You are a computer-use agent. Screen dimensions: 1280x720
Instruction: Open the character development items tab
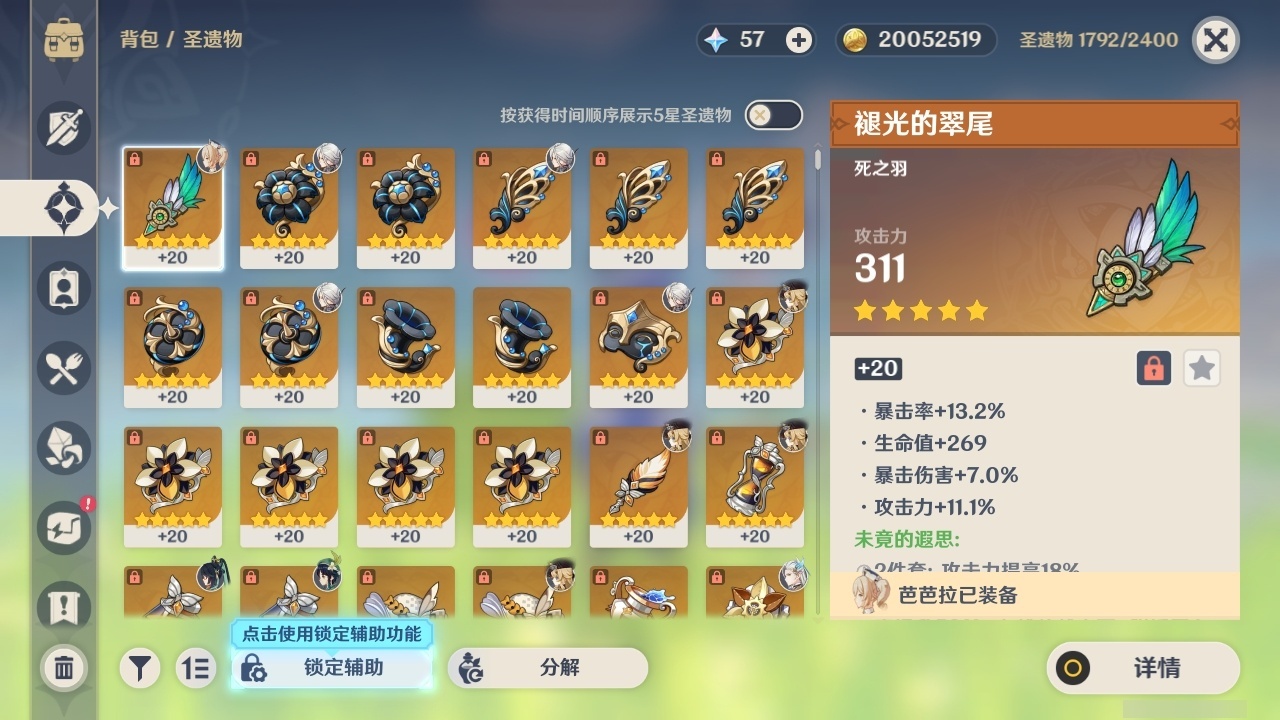(x=63, y=287)
